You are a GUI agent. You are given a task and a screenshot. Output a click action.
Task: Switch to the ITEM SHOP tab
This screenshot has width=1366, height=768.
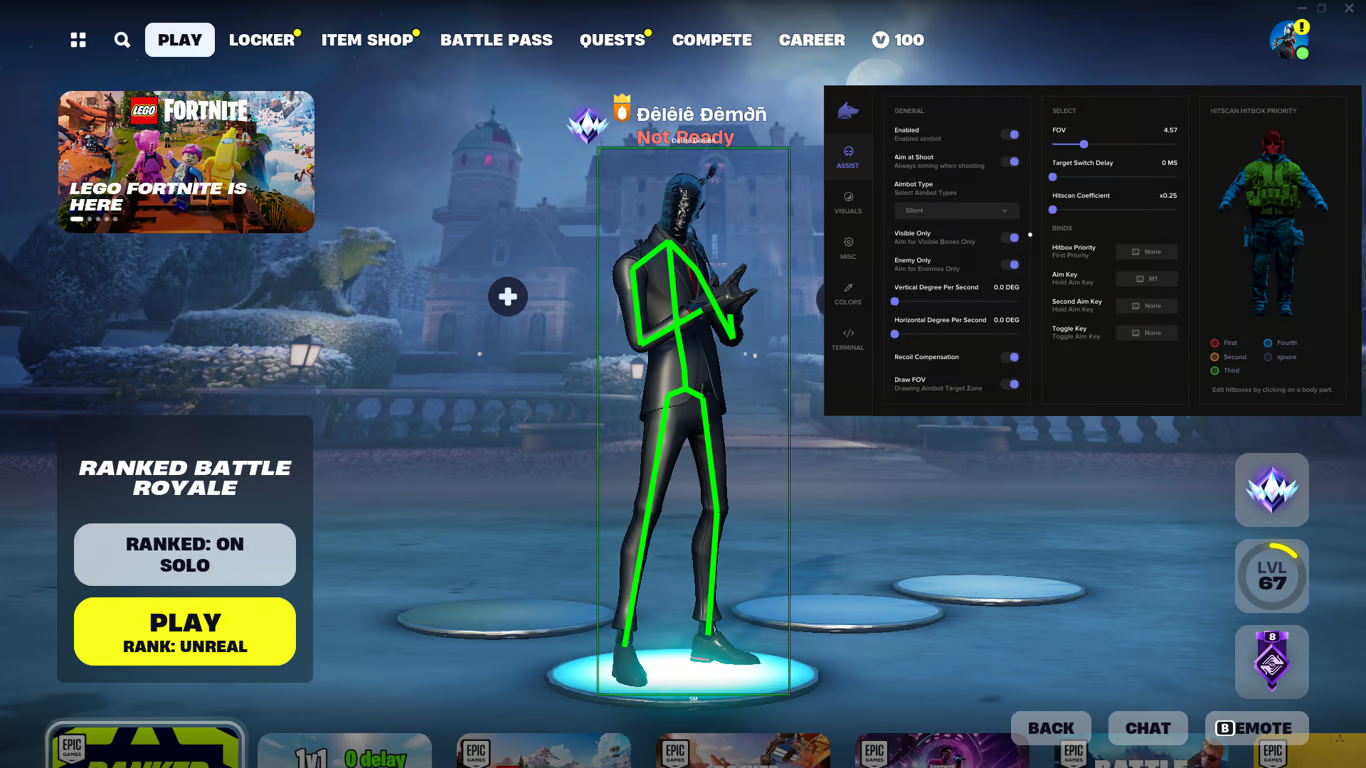pos(366,40)
